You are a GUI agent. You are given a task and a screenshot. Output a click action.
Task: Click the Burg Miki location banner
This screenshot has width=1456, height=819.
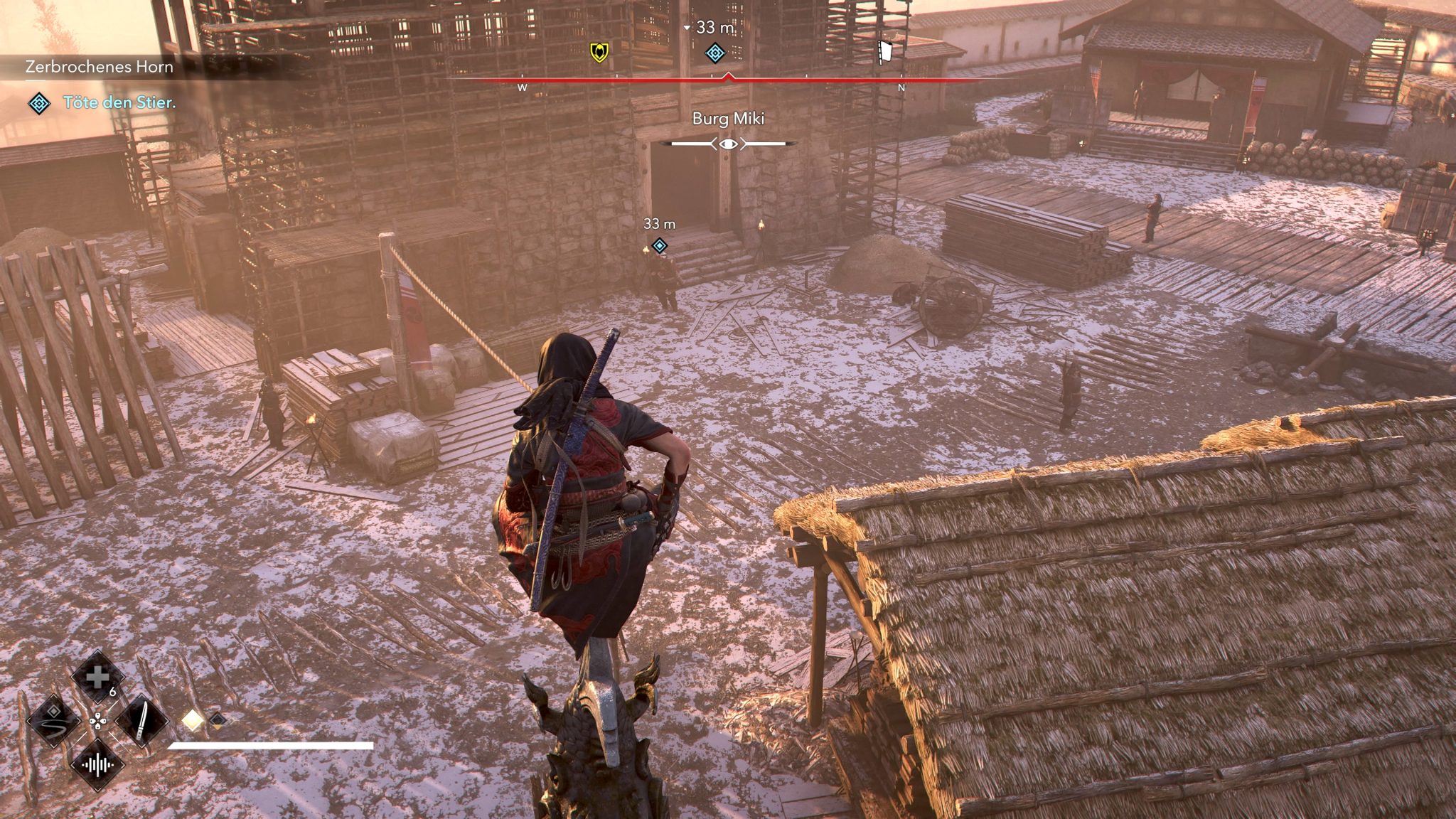pos(727,119)
